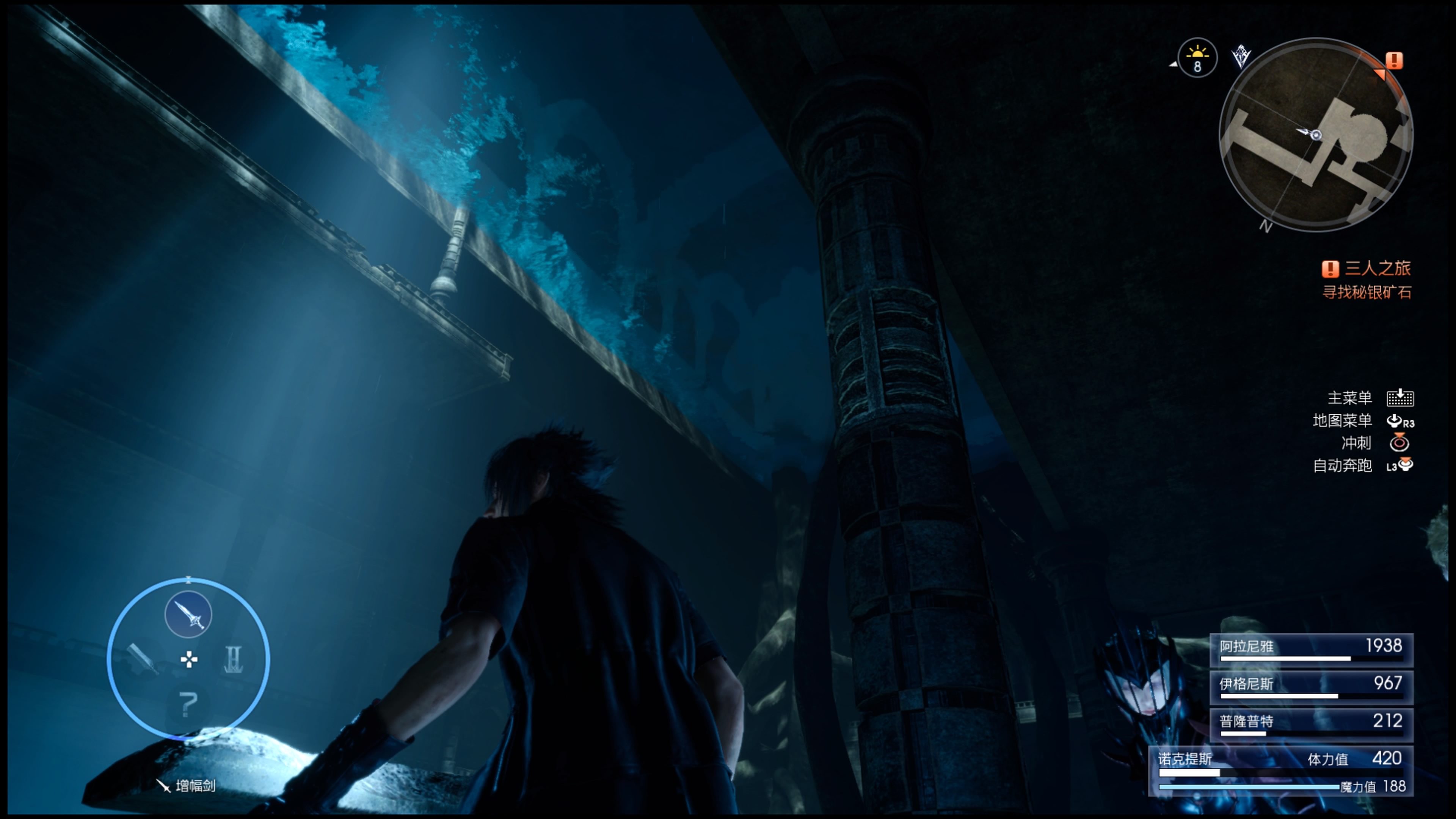Open the 地图菜单 map menu entry
The height and width of the screenshot is (819, 1456).
(1342, 420)
